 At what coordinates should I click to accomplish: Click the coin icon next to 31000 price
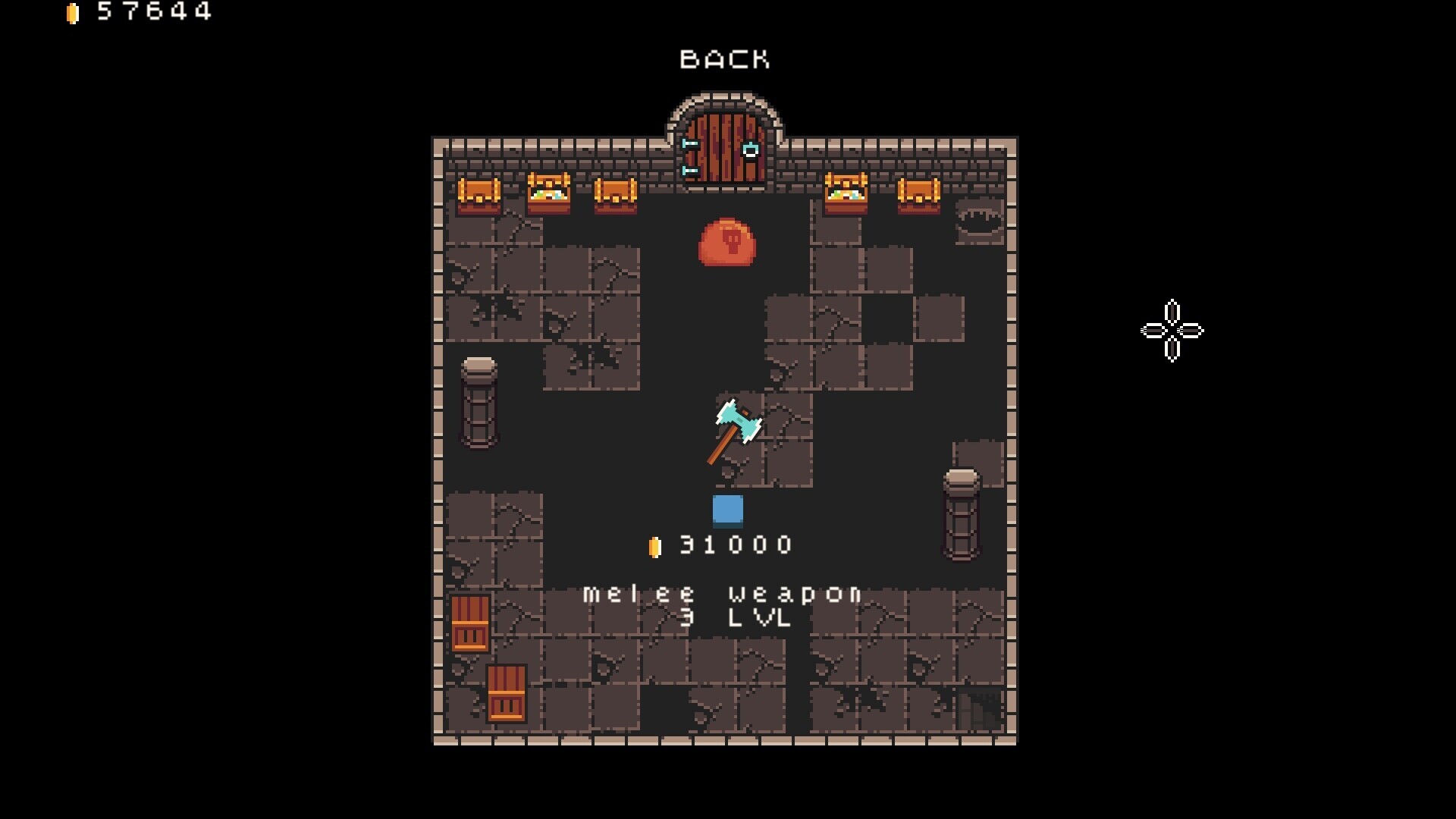point(655,544)
